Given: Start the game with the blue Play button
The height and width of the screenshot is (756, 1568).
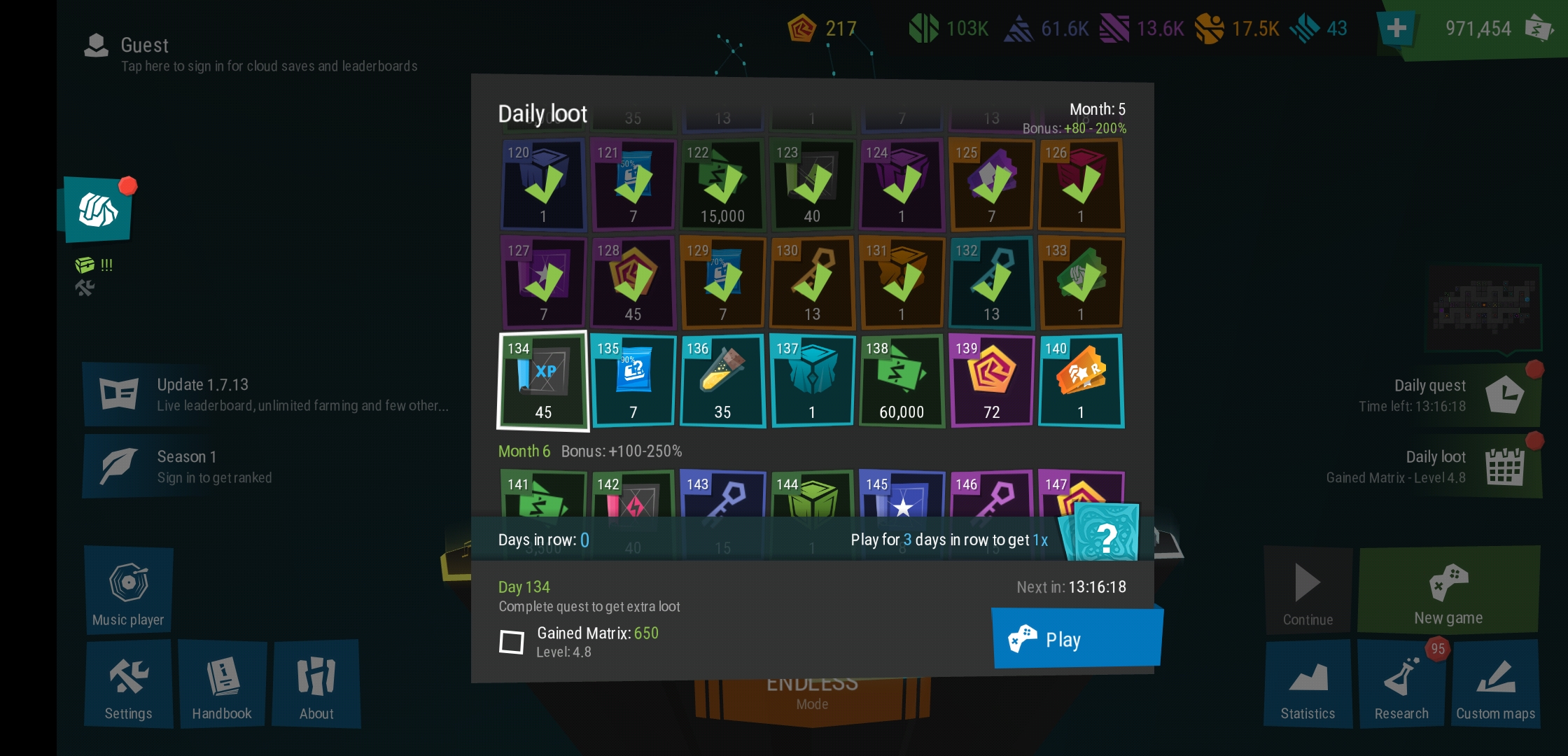Looking at the screenshot, I should tap(1077, 638).
